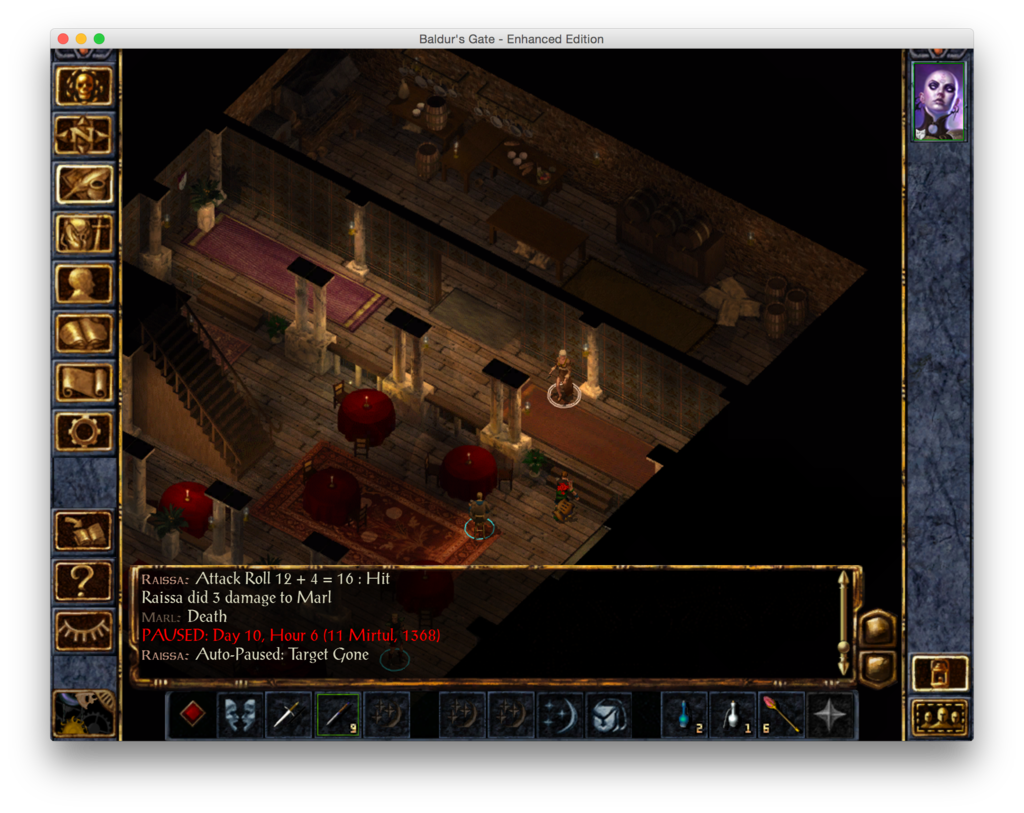Open the silver star special abilities button
The width and height of the screenshot is (1024, 813).
(x=831, y=715)
